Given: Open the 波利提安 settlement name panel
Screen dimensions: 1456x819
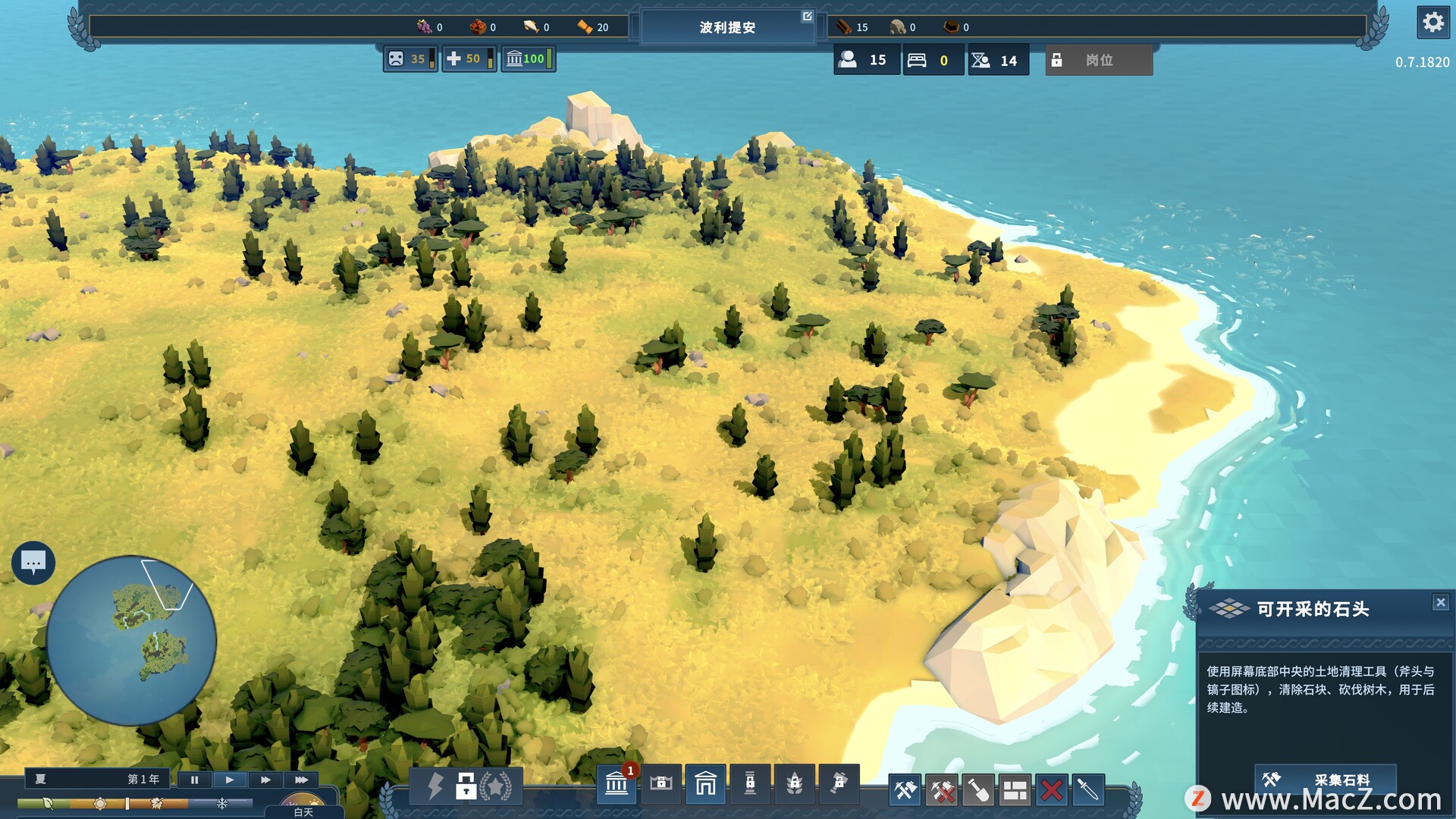Looking at the screenshot, I should tap(727, 27).
